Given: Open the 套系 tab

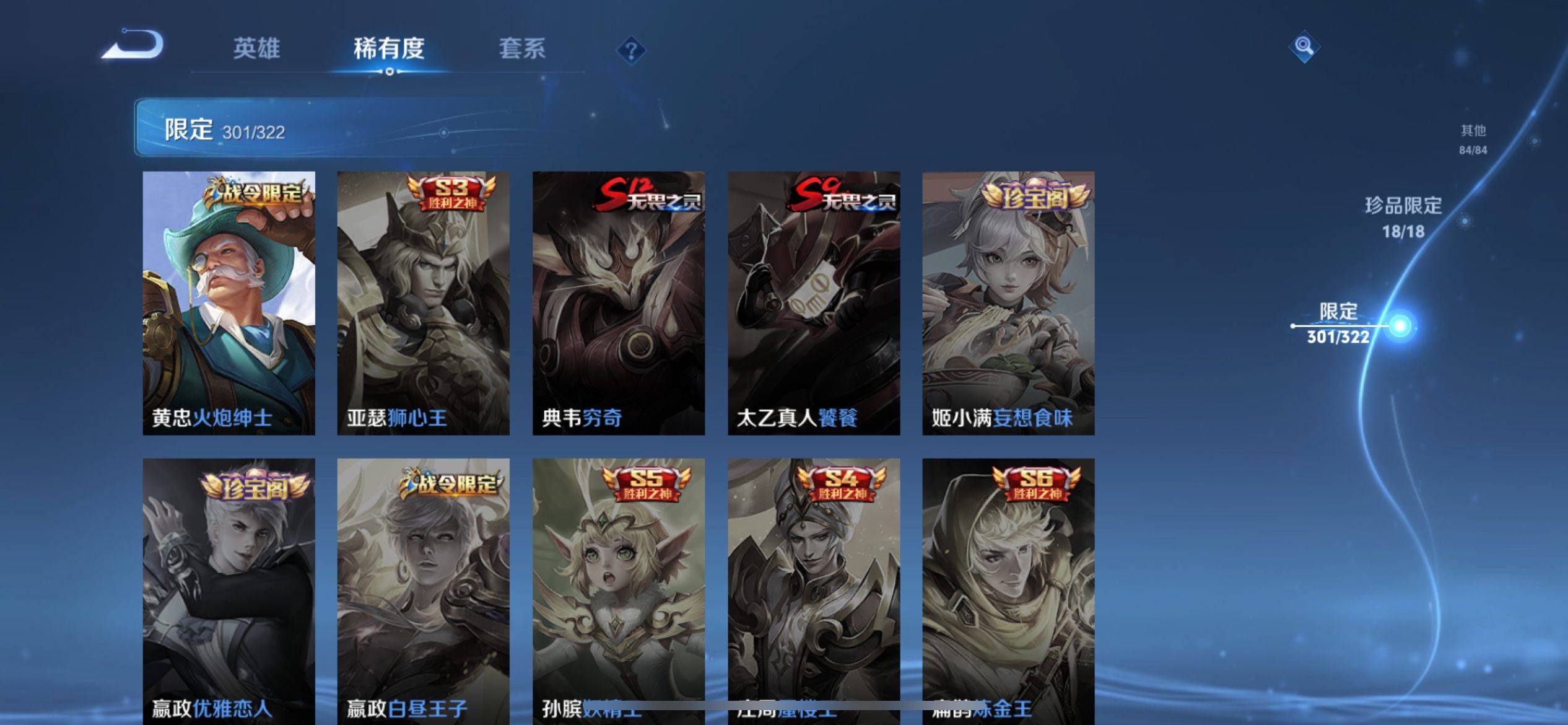Looking at the screenshot, I should [522, 48].
